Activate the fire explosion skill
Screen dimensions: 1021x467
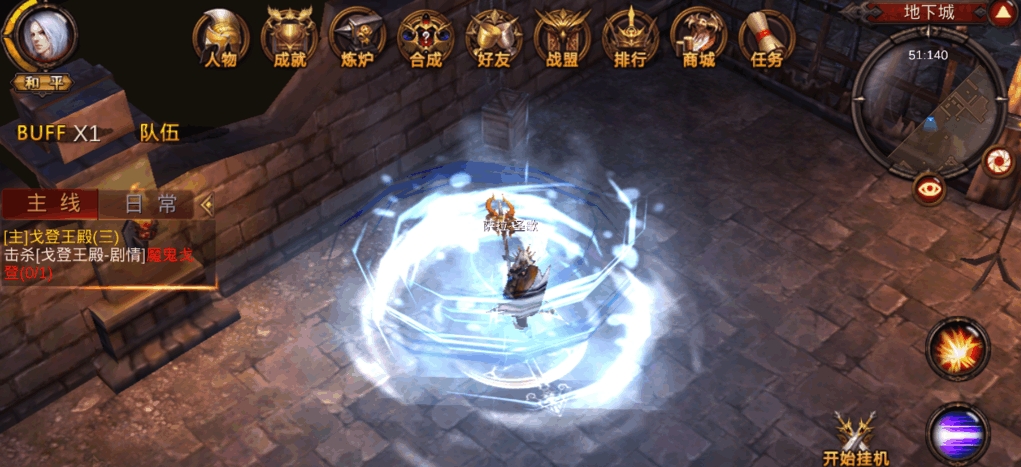[x=957, y=348]
